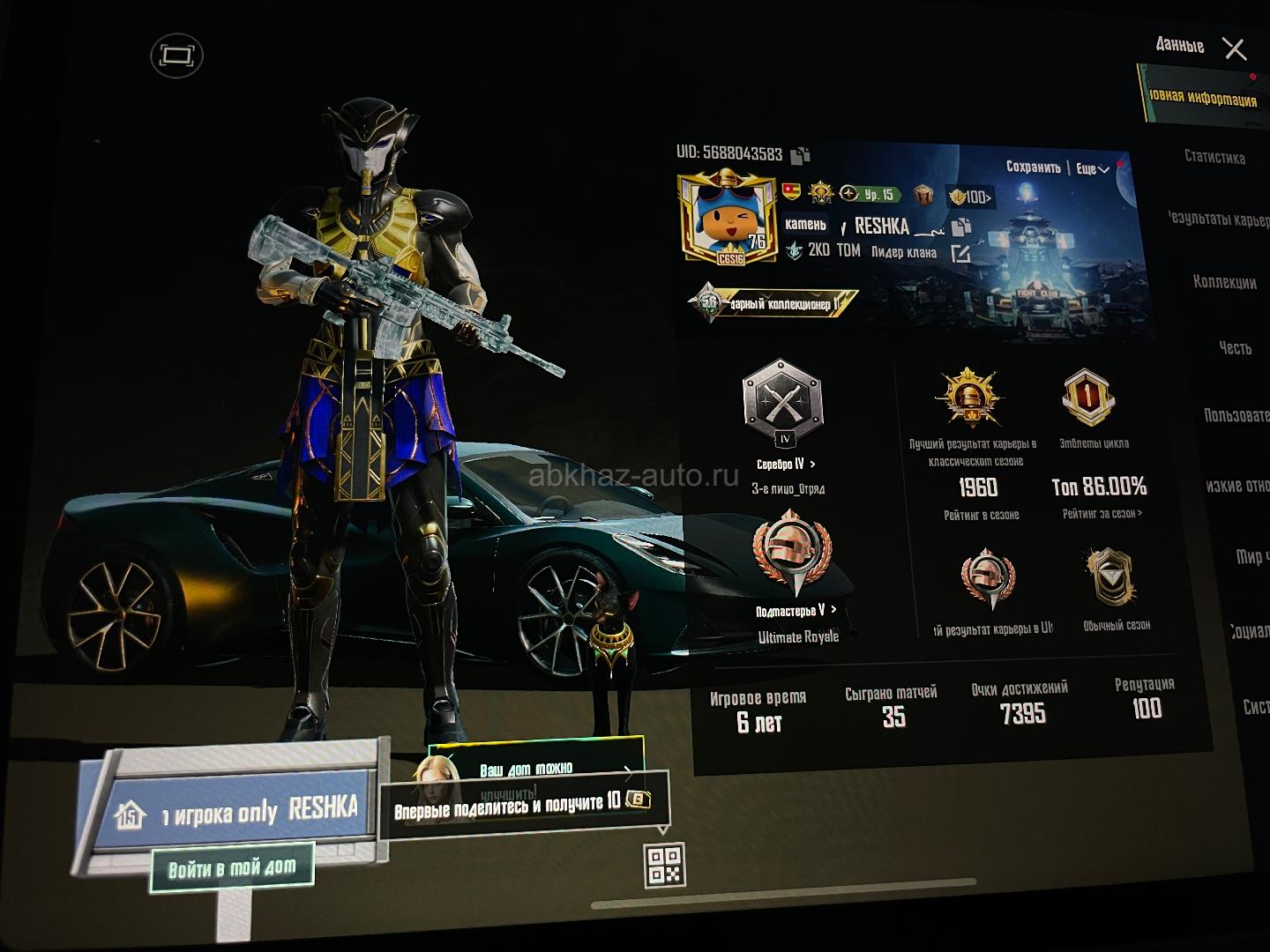Copy the player nickname RESHKA

[961, 226]
